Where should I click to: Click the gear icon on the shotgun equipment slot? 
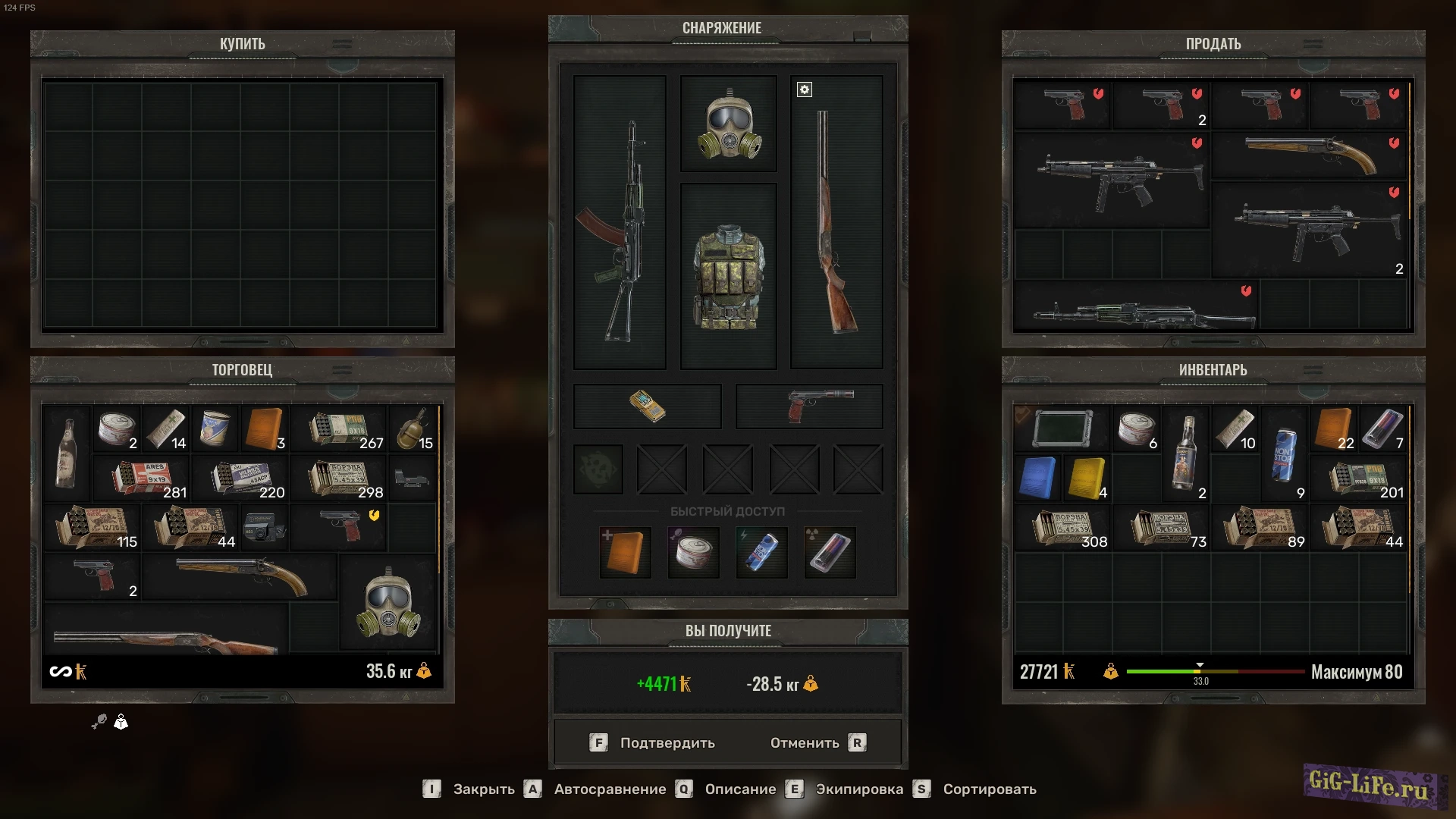click(804, 89)
